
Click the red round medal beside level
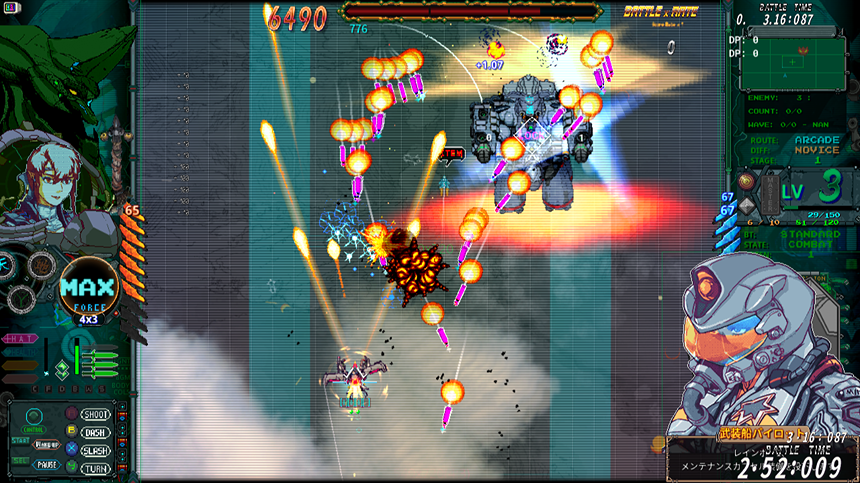[746, 181]
